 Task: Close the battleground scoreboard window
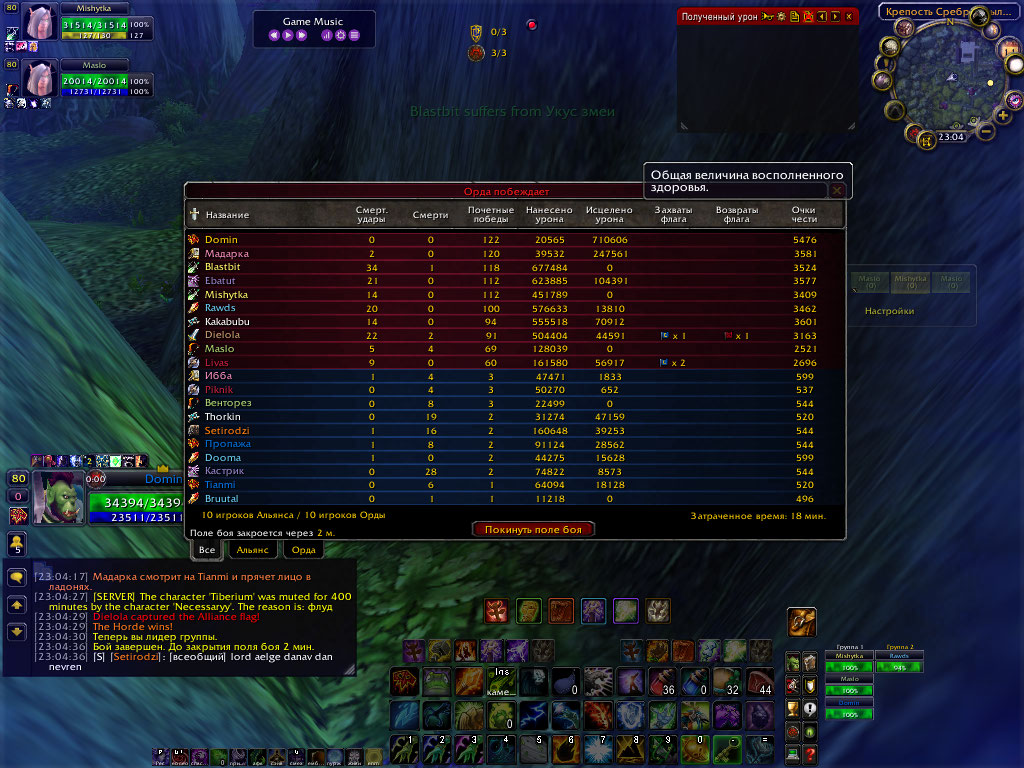[838, 190]
